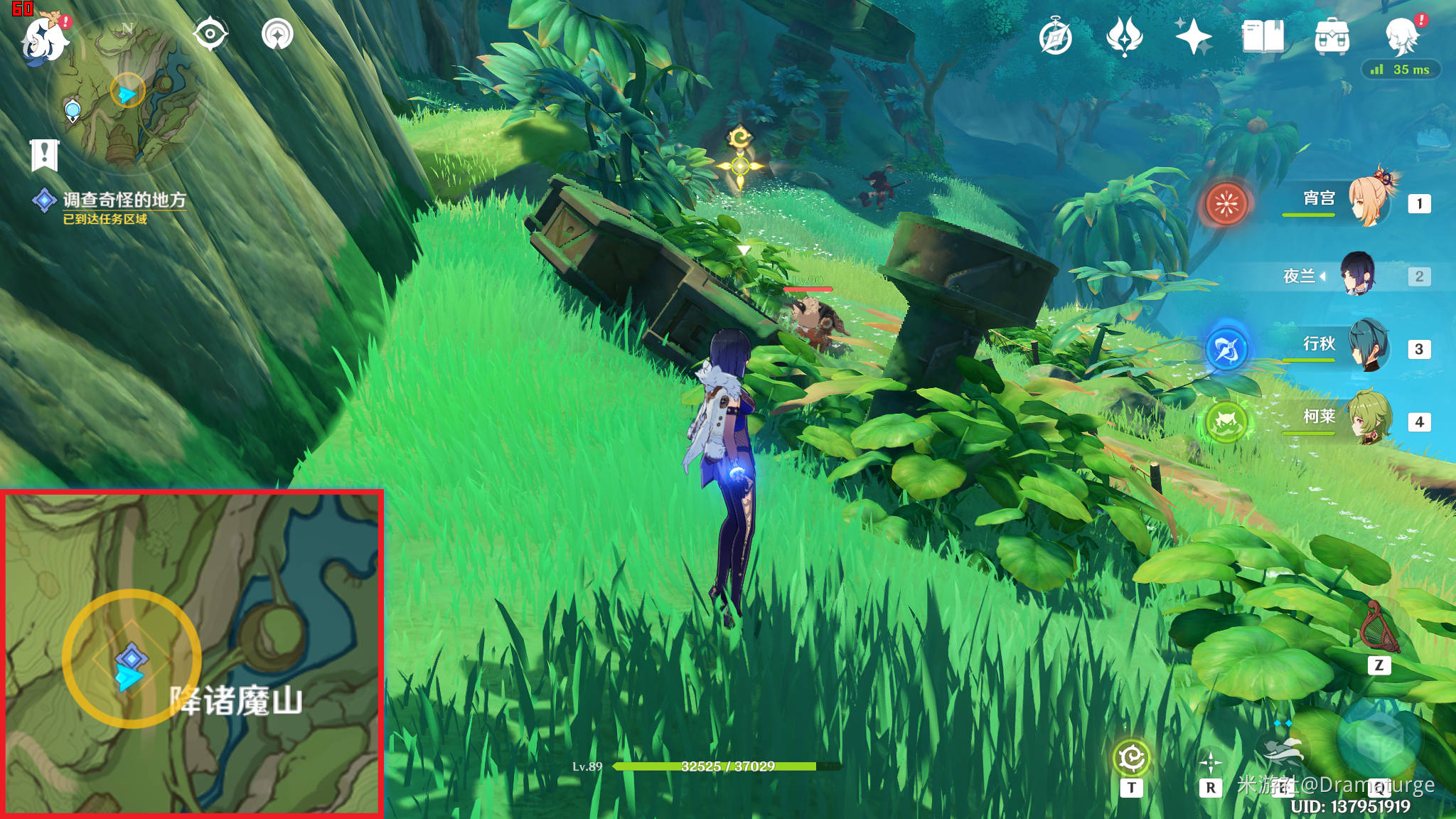Activate 宵宫's red elemental burst icon

point(1226,203)
